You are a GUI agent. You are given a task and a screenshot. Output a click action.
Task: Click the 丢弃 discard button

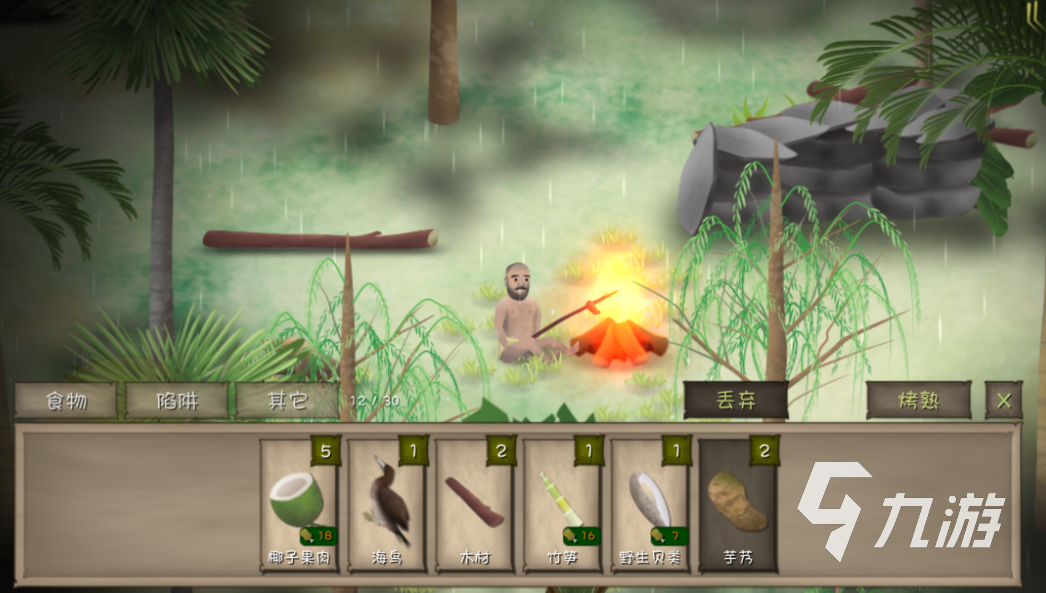coord(736,401)
